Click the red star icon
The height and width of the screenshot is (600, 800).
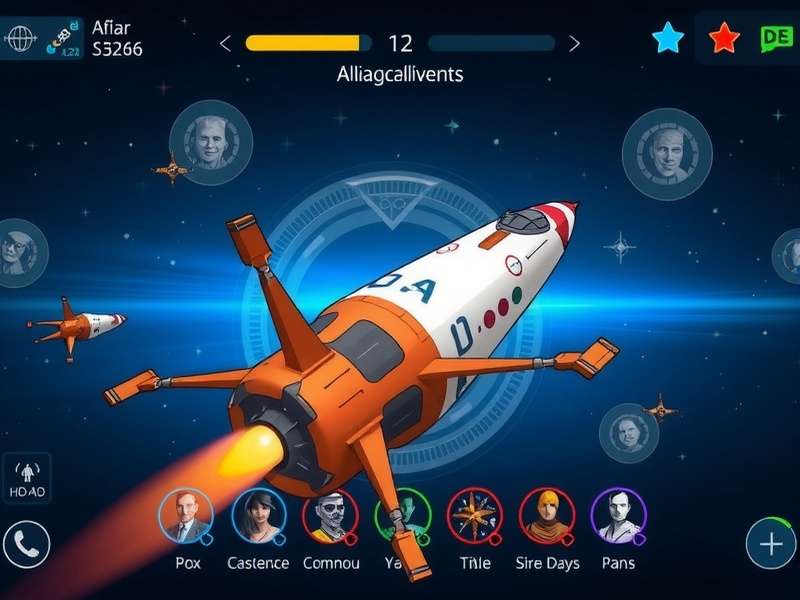724,39
